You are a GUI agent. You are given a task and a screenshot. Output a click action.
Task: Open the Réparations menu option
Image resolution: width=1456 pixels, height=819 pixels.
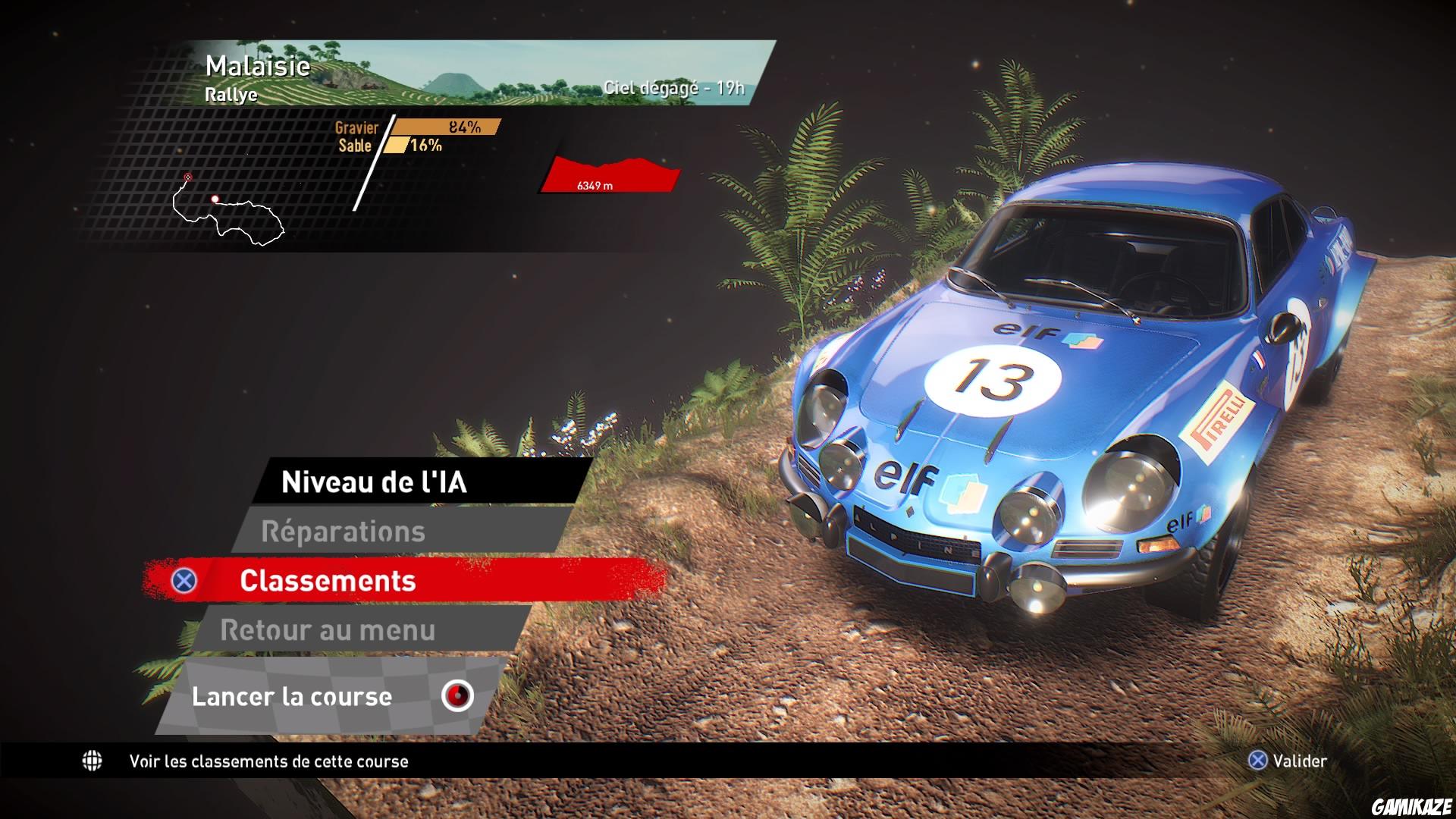345,531
